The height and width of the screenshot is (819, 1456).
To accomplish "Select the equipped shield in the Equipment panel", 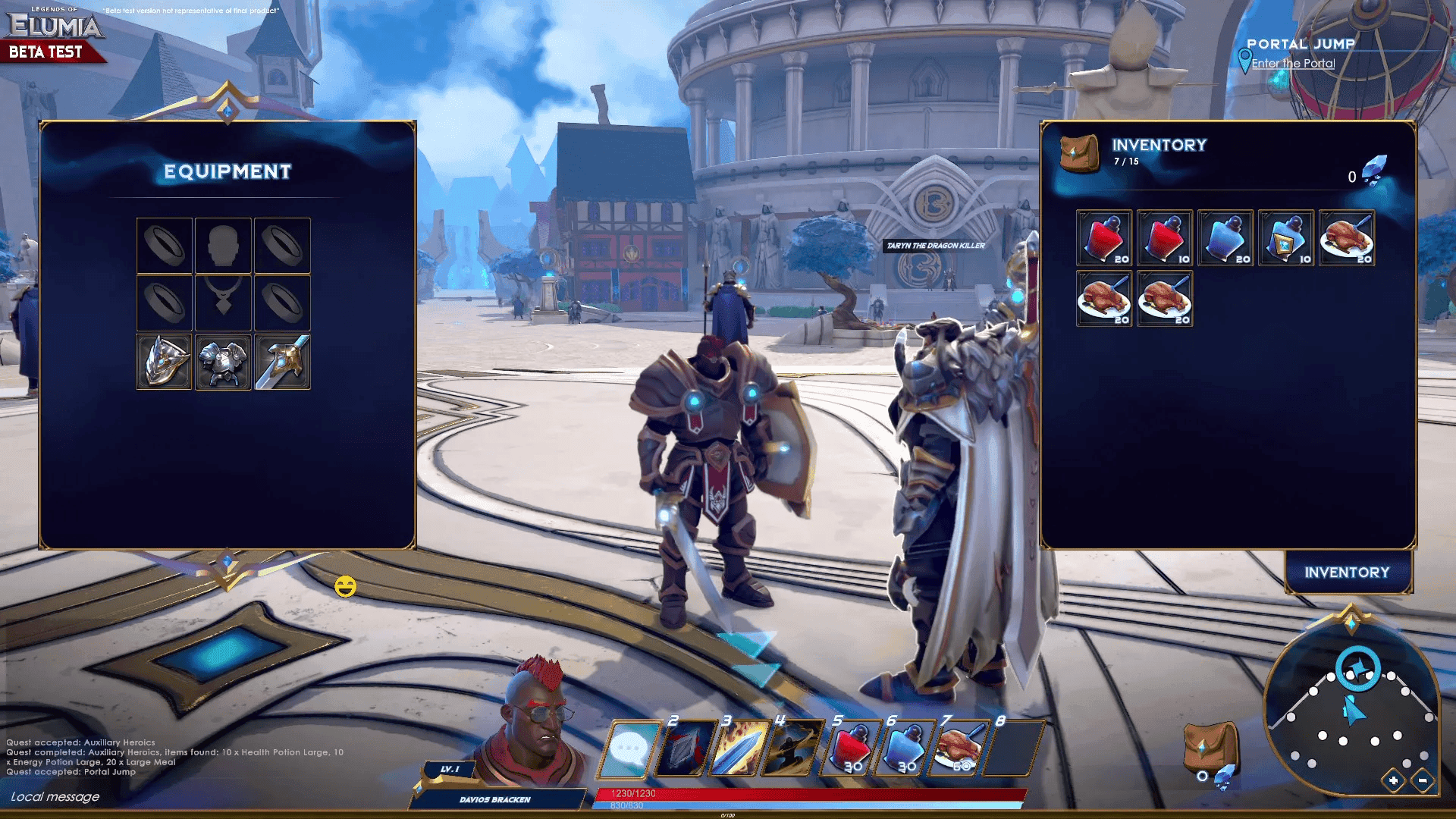I will (164, 362).
